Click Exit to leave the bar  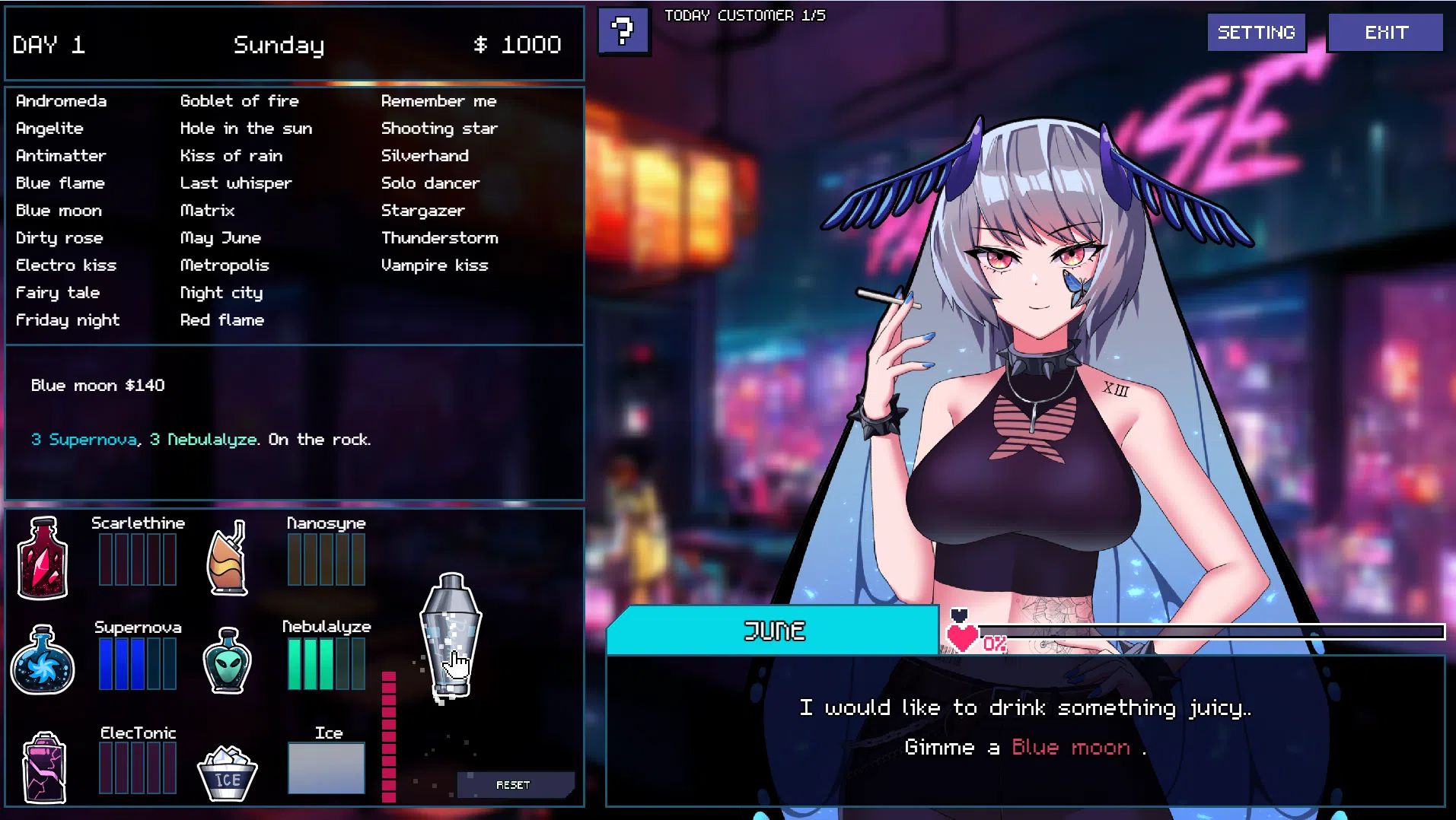[x=1385, y=32]
